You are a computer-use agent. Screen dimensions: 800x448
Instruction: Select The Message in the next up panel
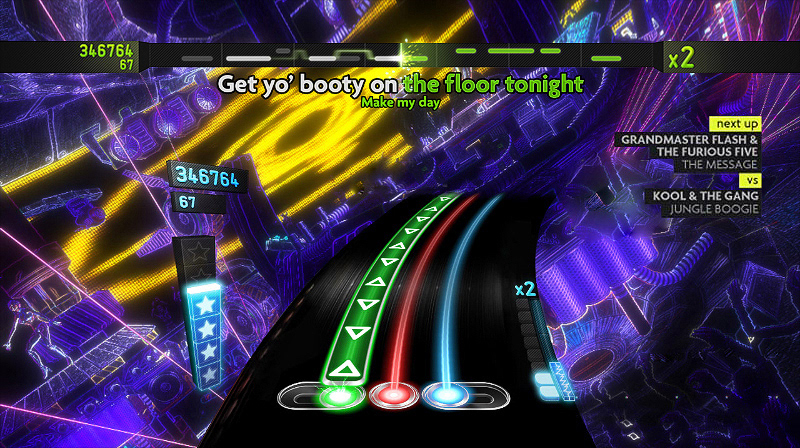point(719,163)
